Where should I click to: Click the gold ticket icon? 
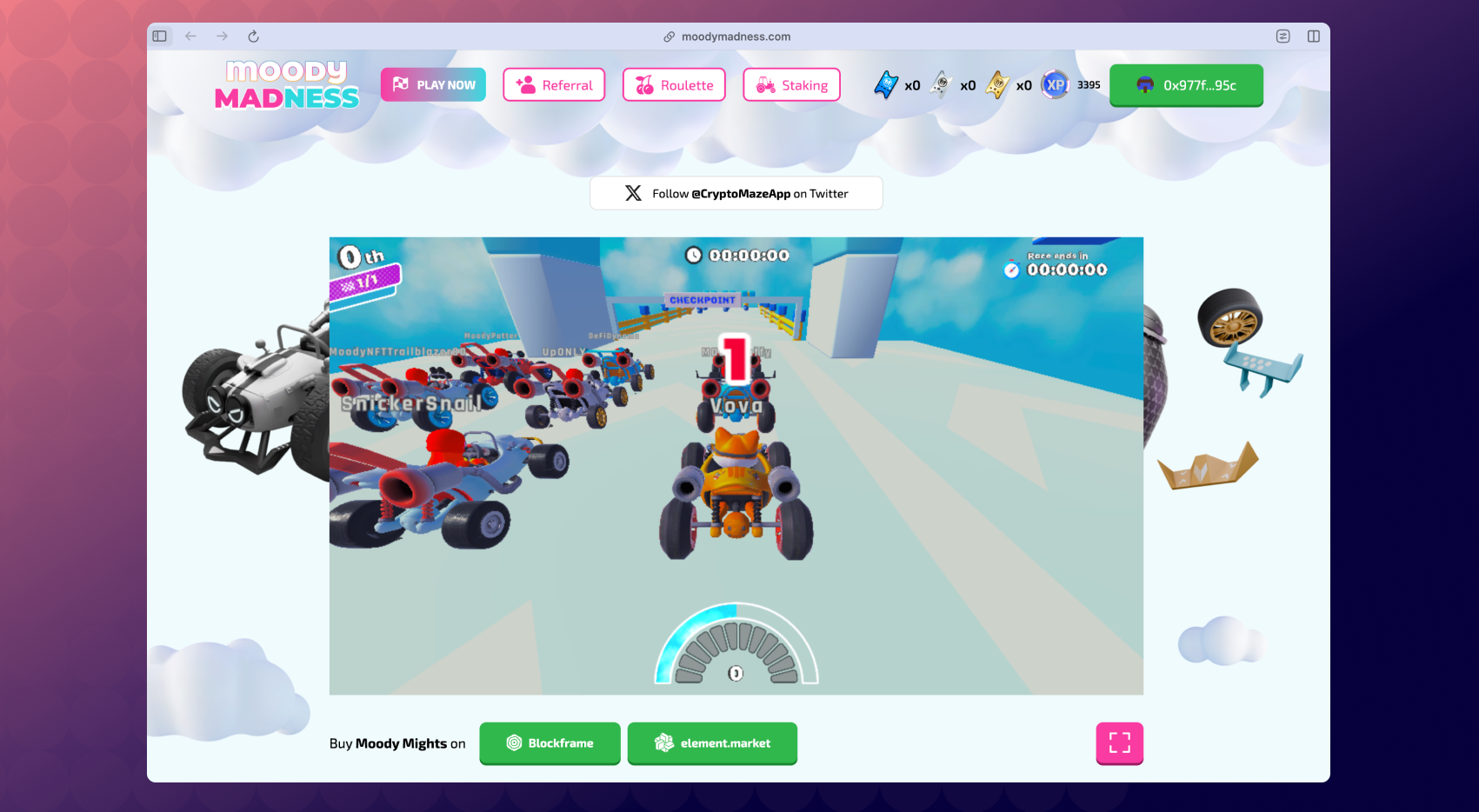point(996,85)
